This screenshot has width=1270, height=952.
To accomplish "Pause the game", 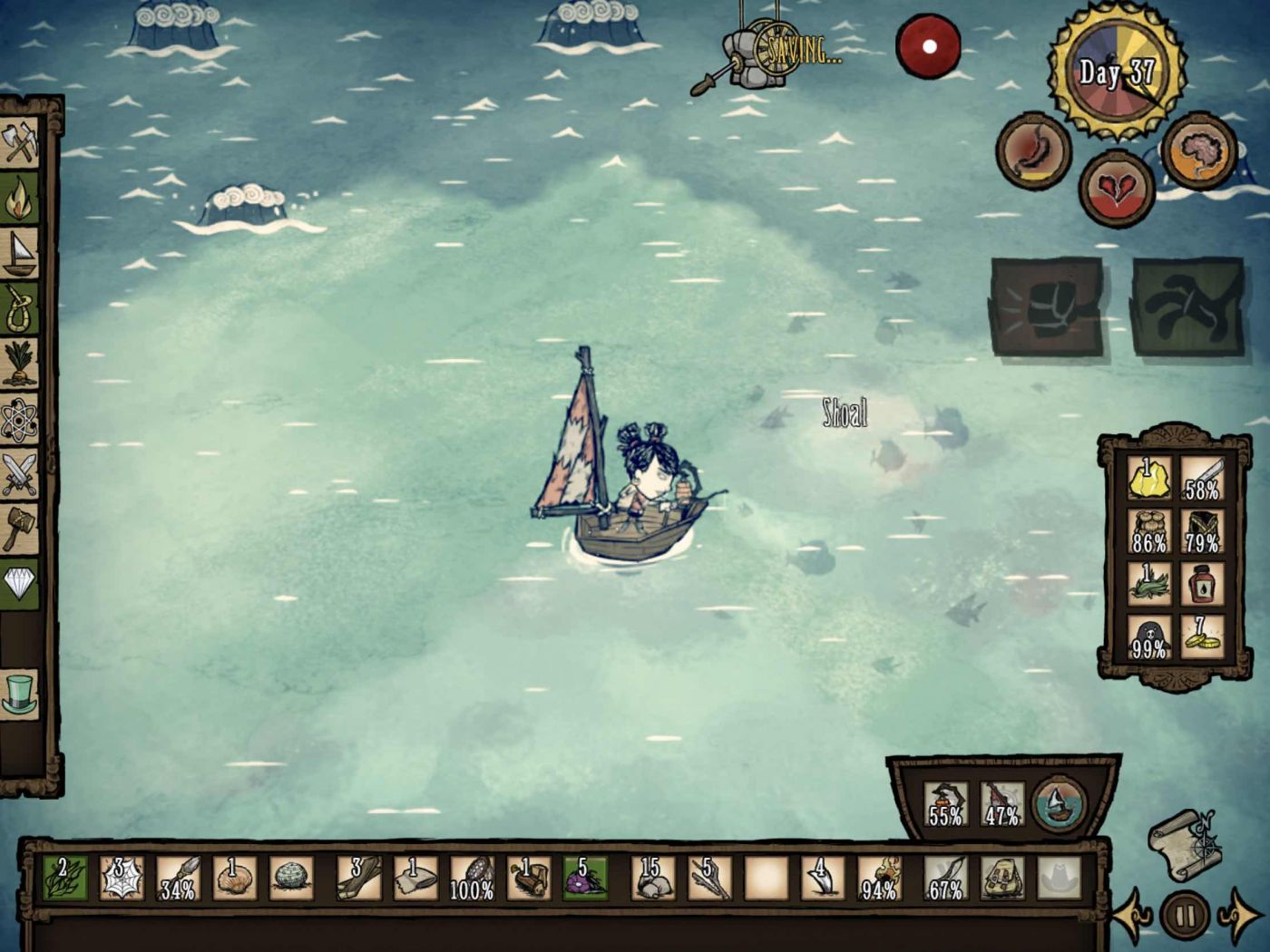I will 1184,914.
